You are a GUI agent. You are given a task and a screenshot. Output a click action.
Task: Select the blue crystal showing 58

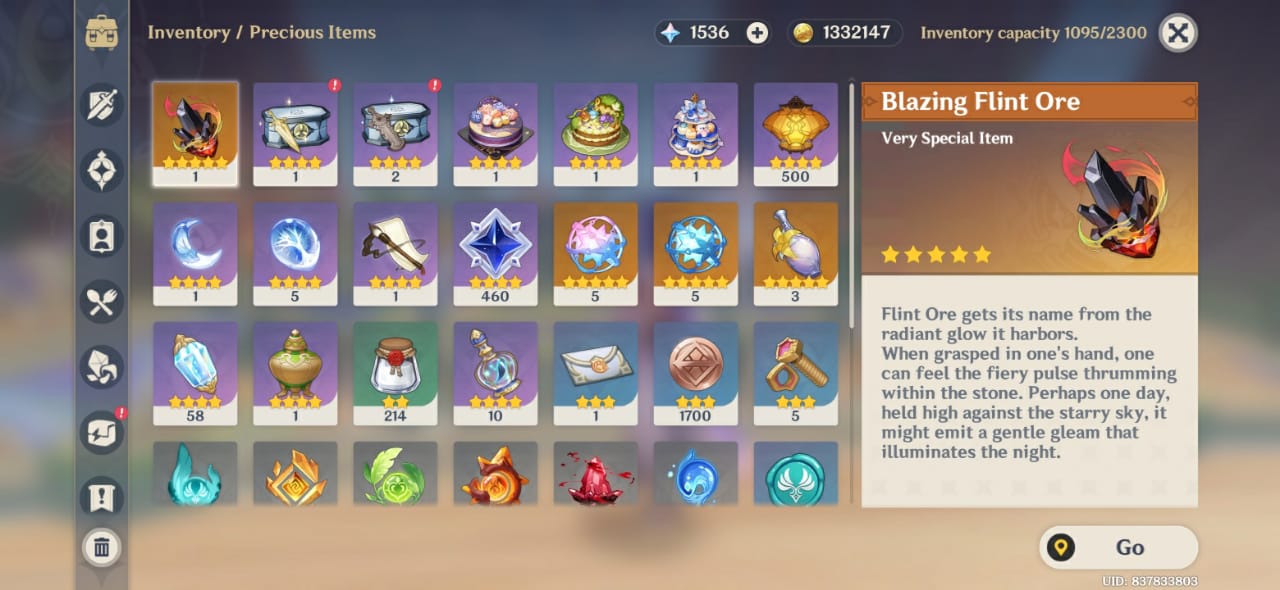click(x=195, y=372)
